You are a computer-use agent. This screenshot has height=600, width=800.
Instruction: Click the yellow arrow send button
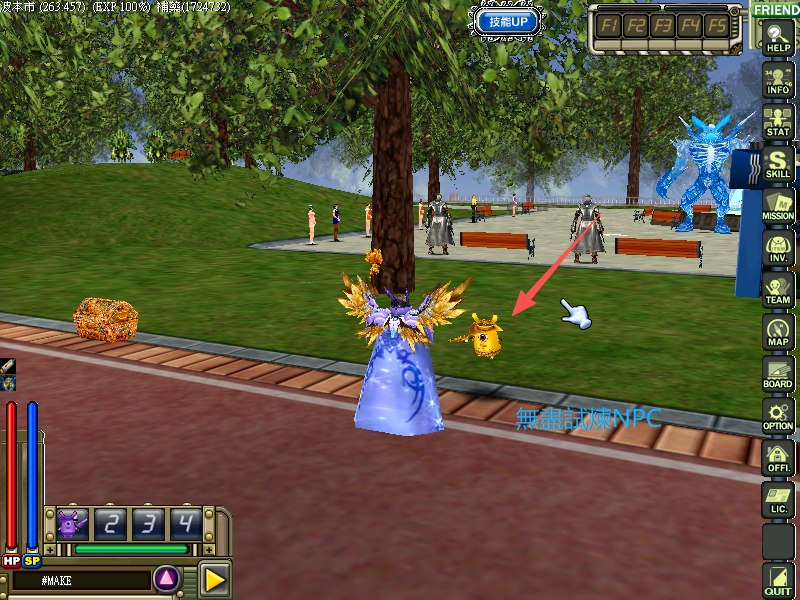tap(214, 579)
